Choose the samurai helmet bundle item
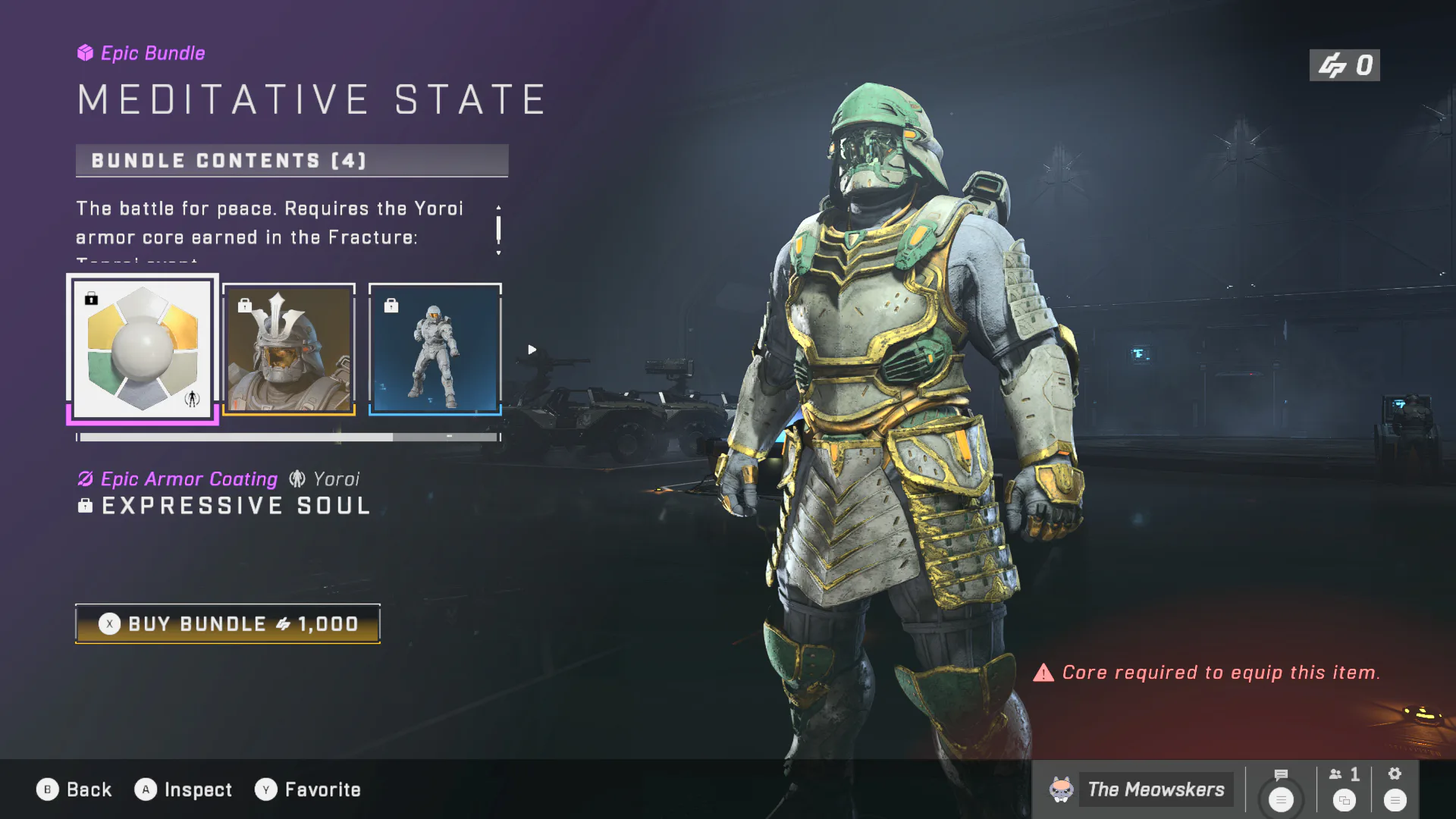The image size is (1456, 819). click(289, 350)
